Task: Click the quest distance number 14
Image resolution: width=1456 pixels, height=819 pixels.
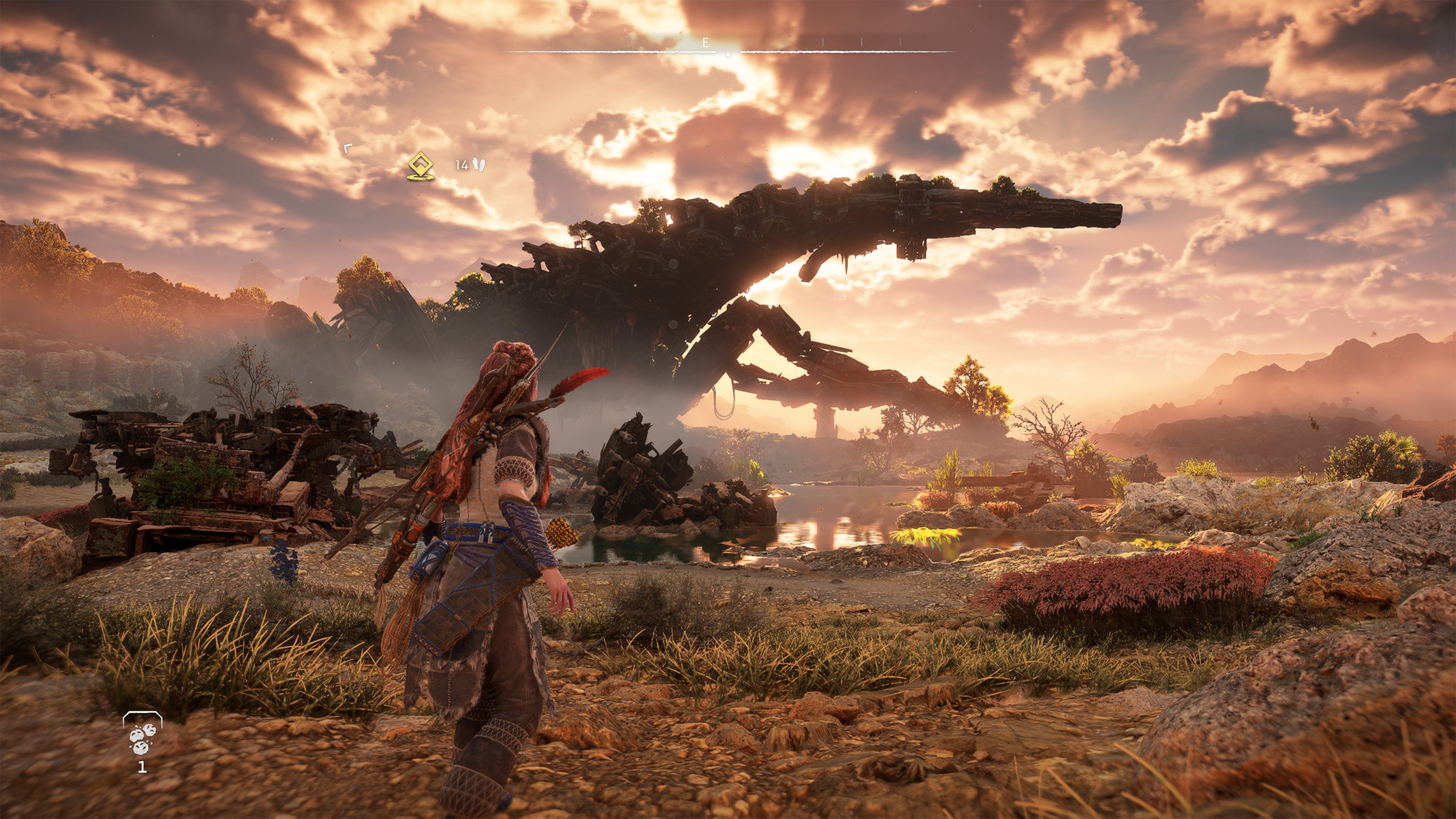Action: pyautogui.click(x=462, y=165)
